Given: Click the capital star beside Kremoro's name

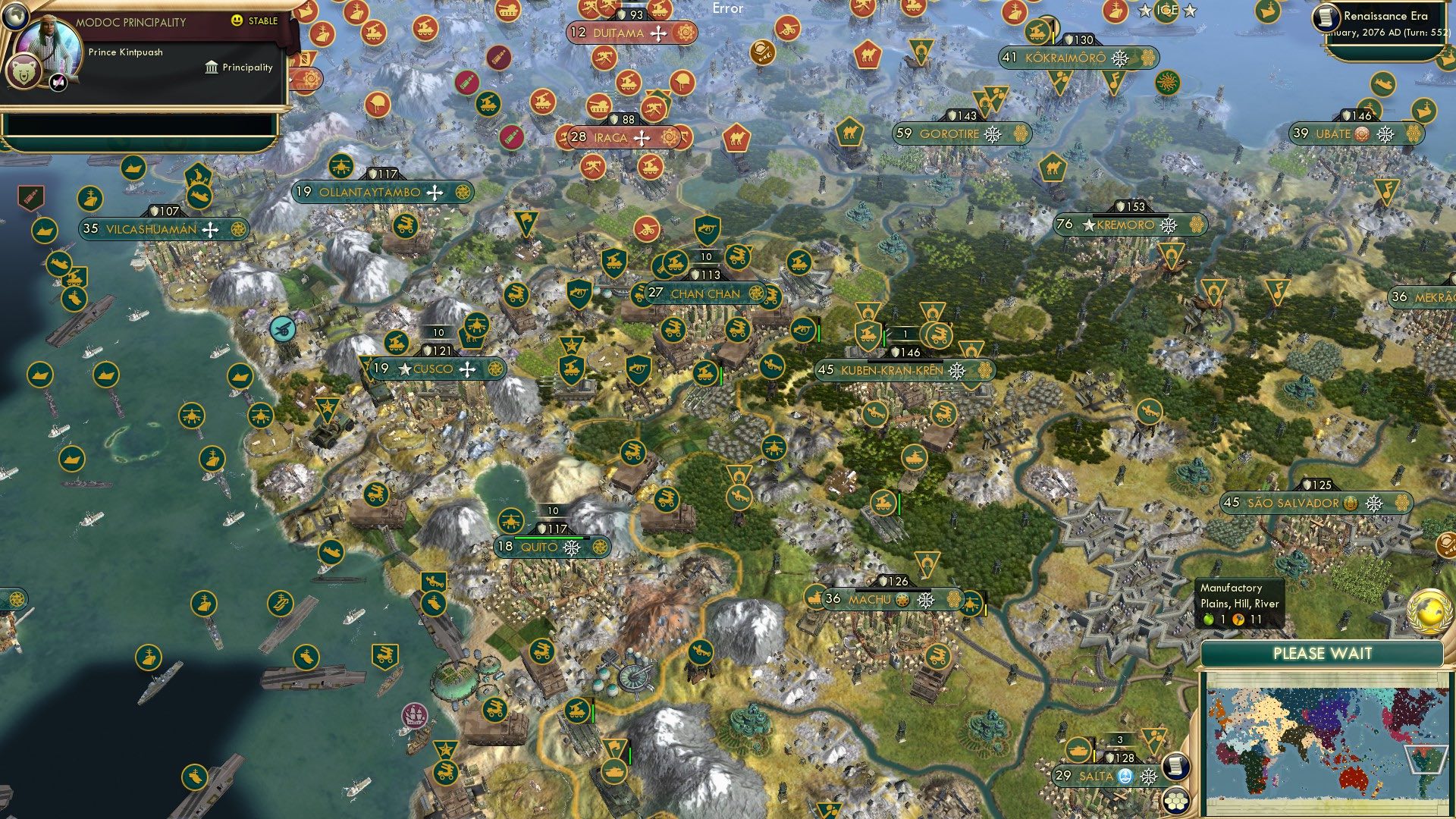Looking at the screenshot, I should point(1090,224).
